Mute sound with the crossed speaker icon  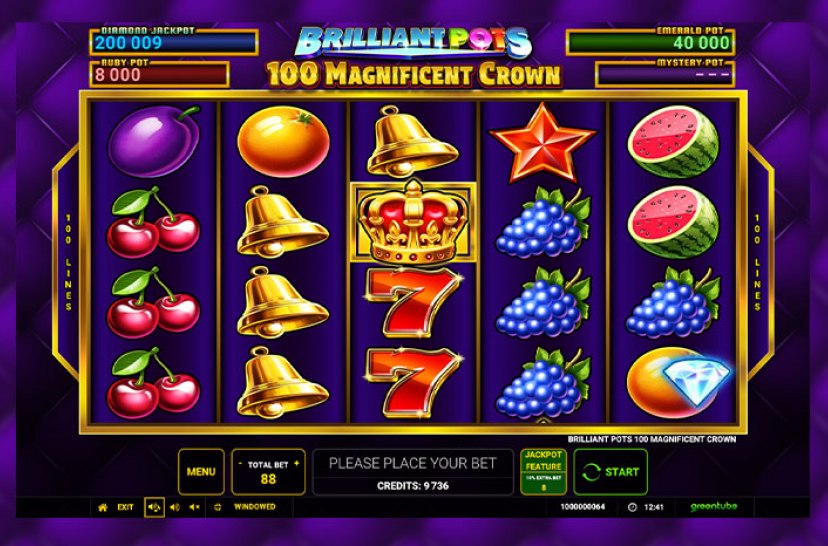(195, 507)
